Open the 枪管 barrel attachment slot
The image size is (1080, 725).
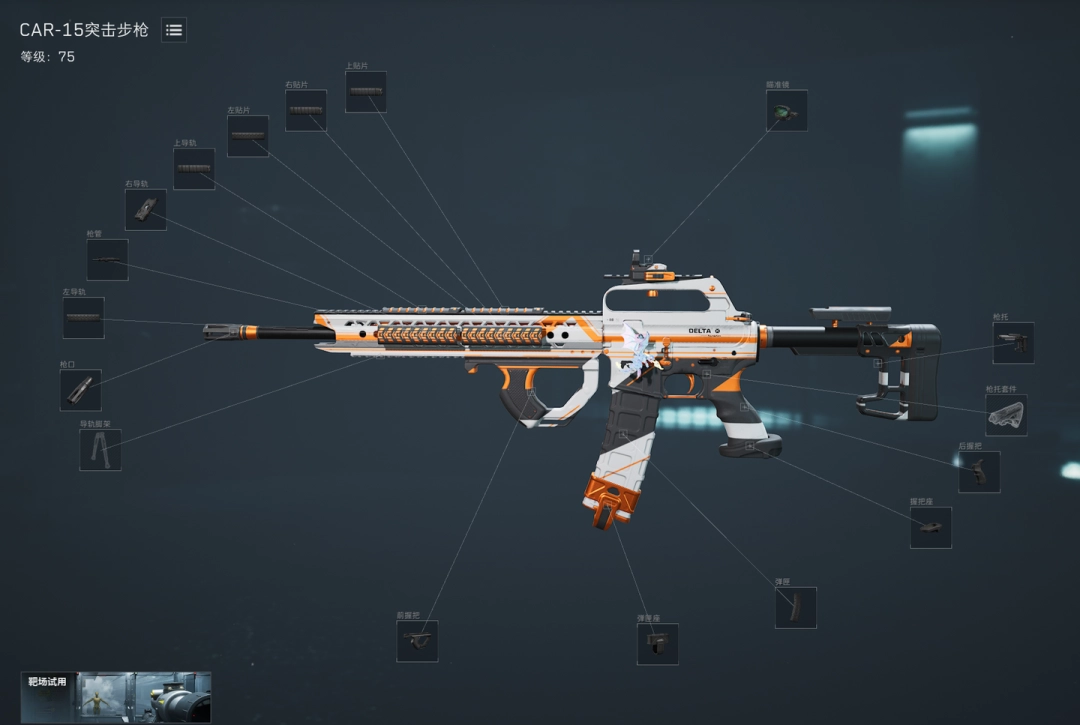(107, 260)
